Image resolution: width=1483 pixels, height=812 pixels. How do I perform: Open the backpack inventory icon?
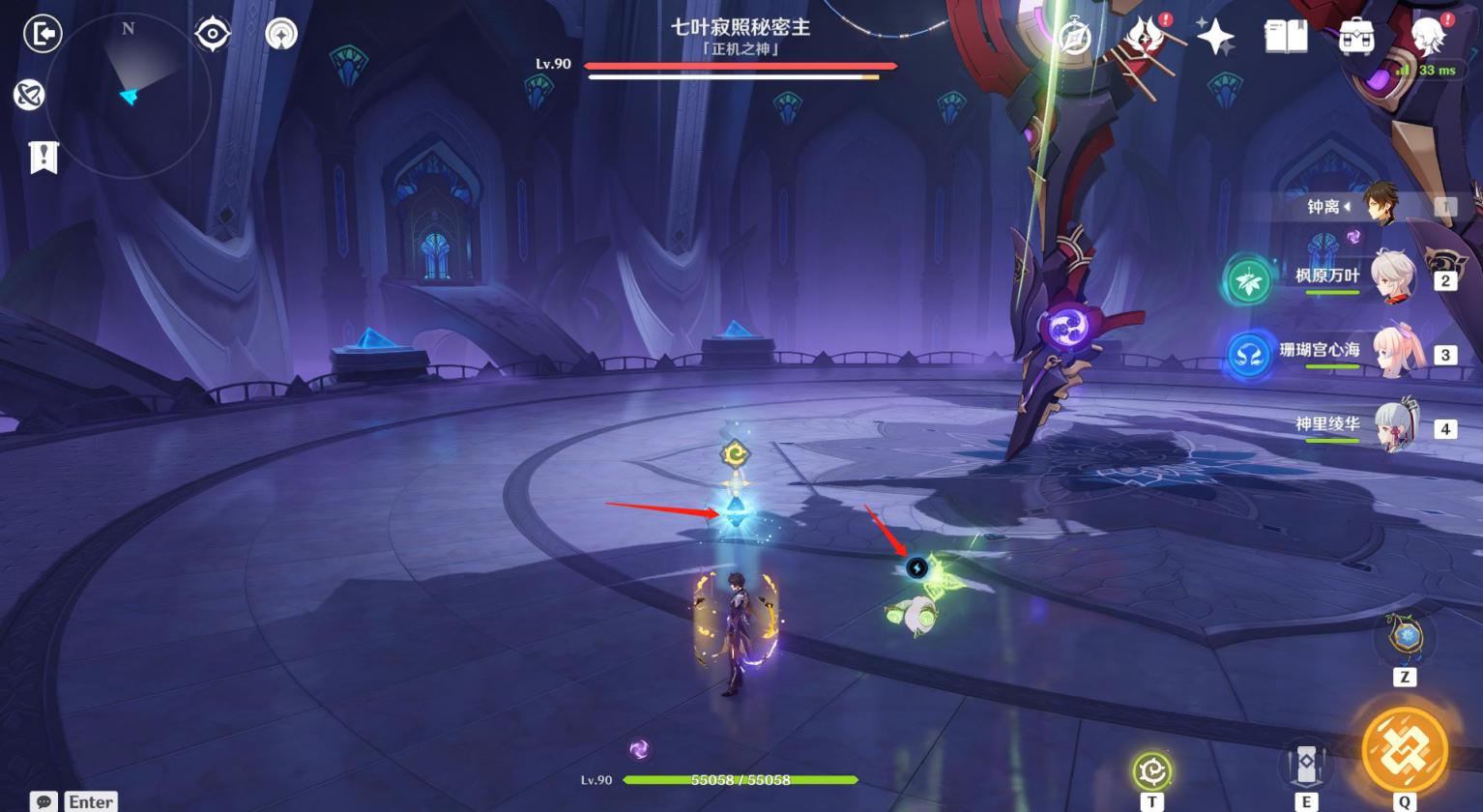[1356, 37]
